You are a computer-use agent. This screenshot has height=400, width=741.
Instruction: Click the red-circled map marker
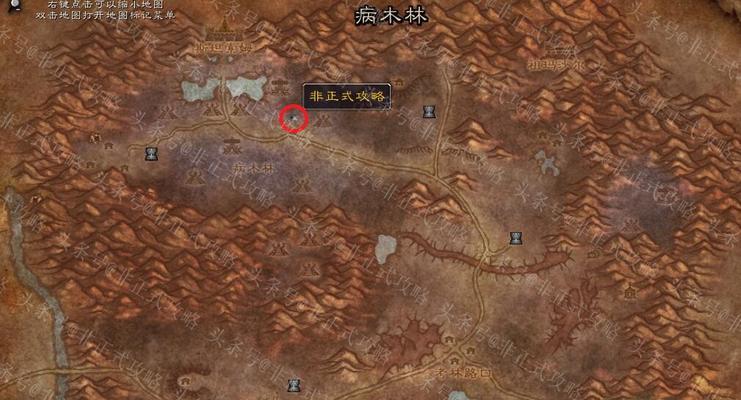(293, 118)
